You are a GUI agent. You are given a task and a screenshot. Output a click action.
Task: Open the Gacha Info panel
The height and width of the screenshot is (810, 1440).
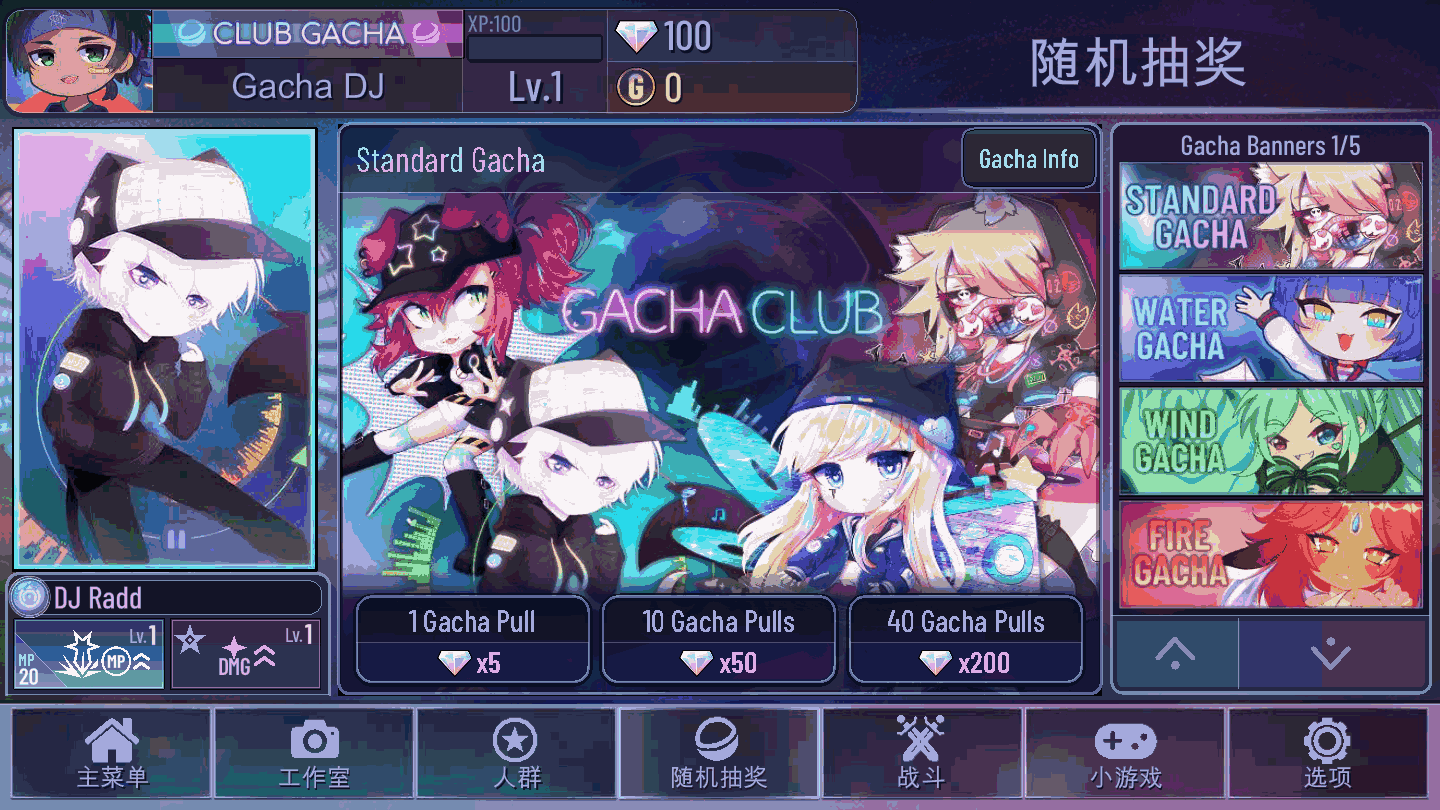(x=1028, y=158)
